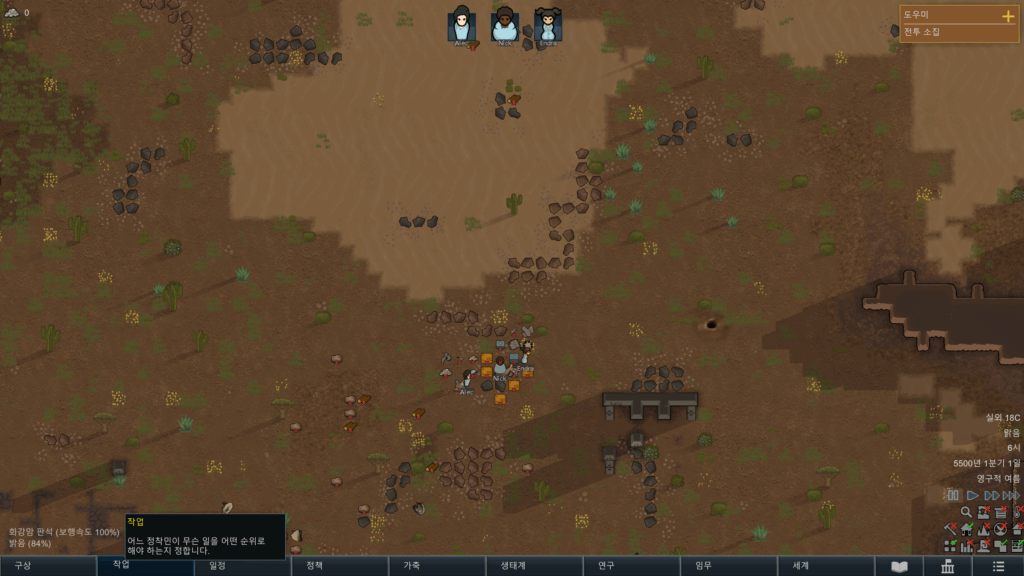Select colonist Alec's portrait
The image size is (1024, 576).
(461, 25)
